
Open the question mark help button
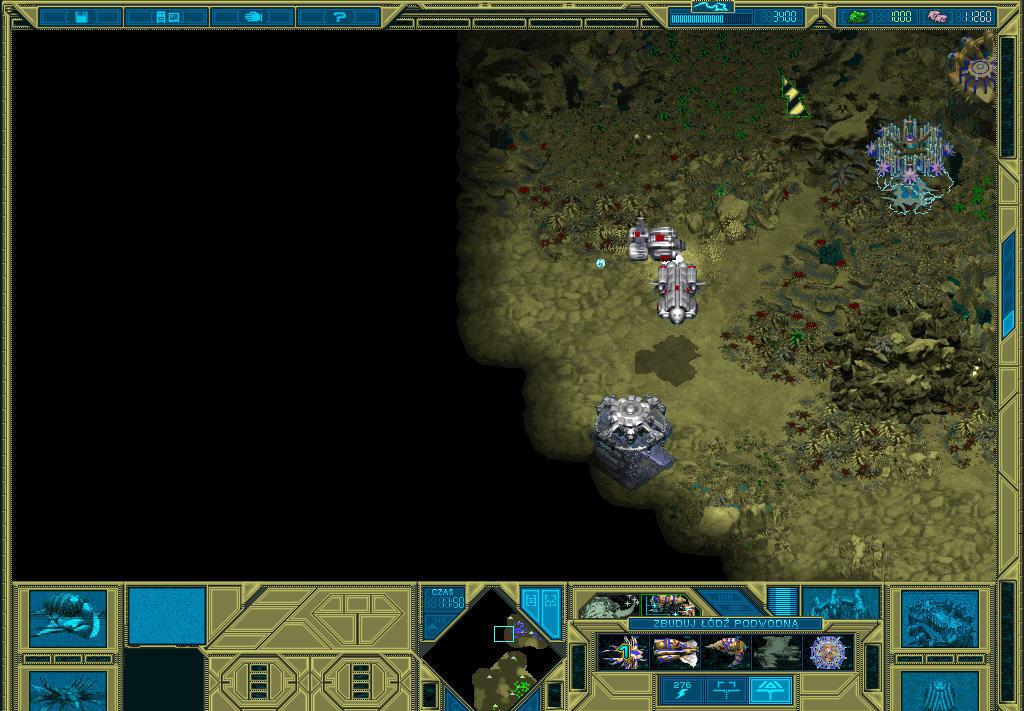pos(339,17)
